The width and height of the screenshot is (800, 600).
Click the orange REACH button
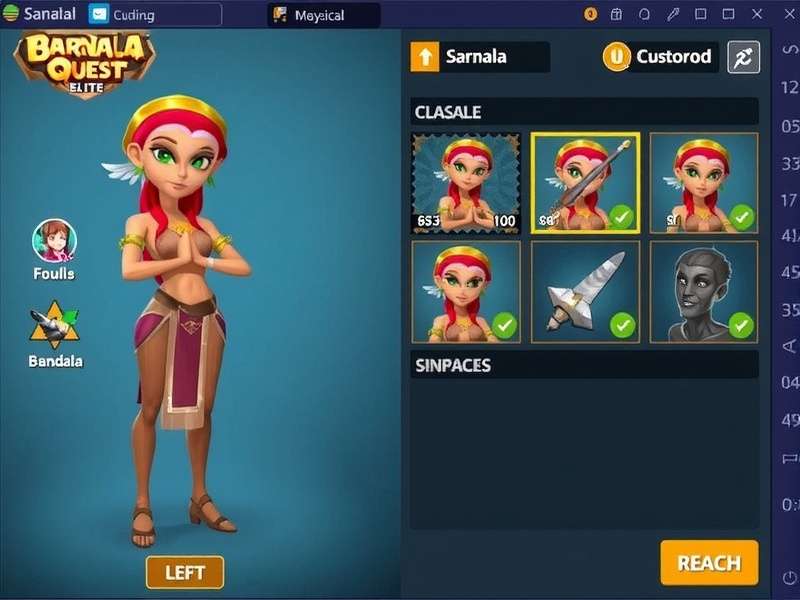tap(709, 563)
